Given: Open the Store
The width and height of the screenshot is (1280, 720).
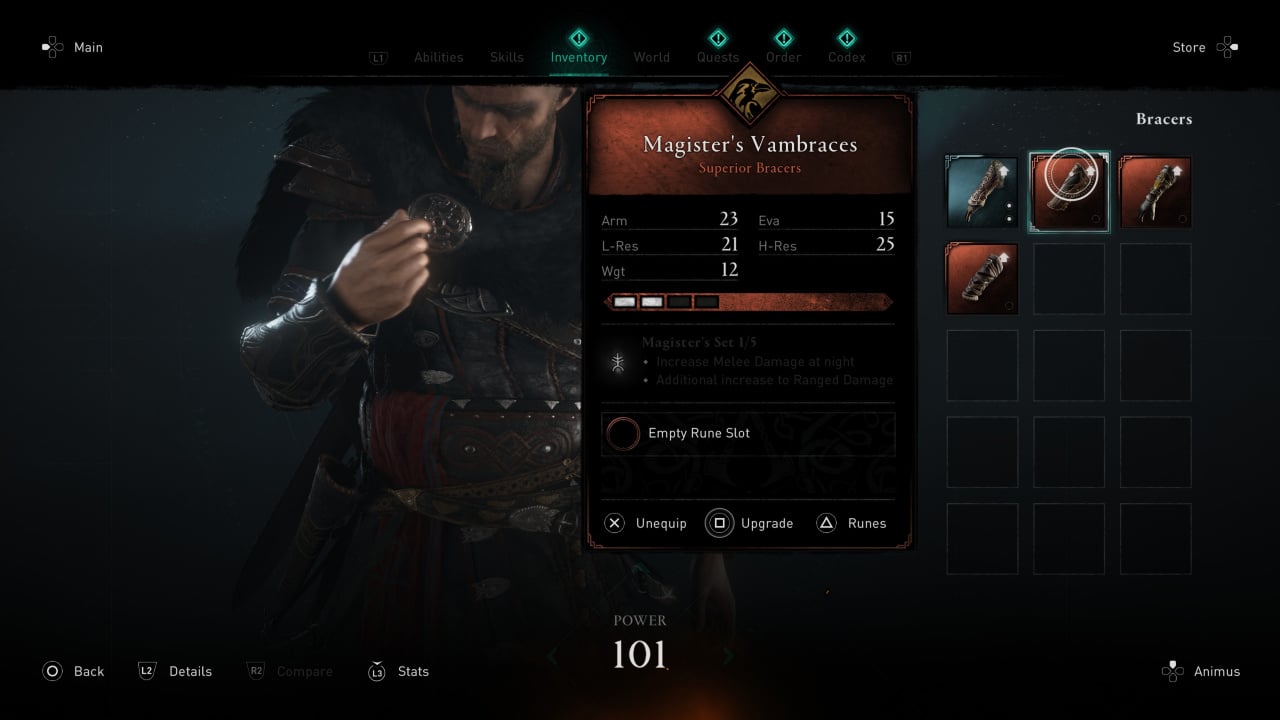Looking at the screenshot, I should 1189,47.
